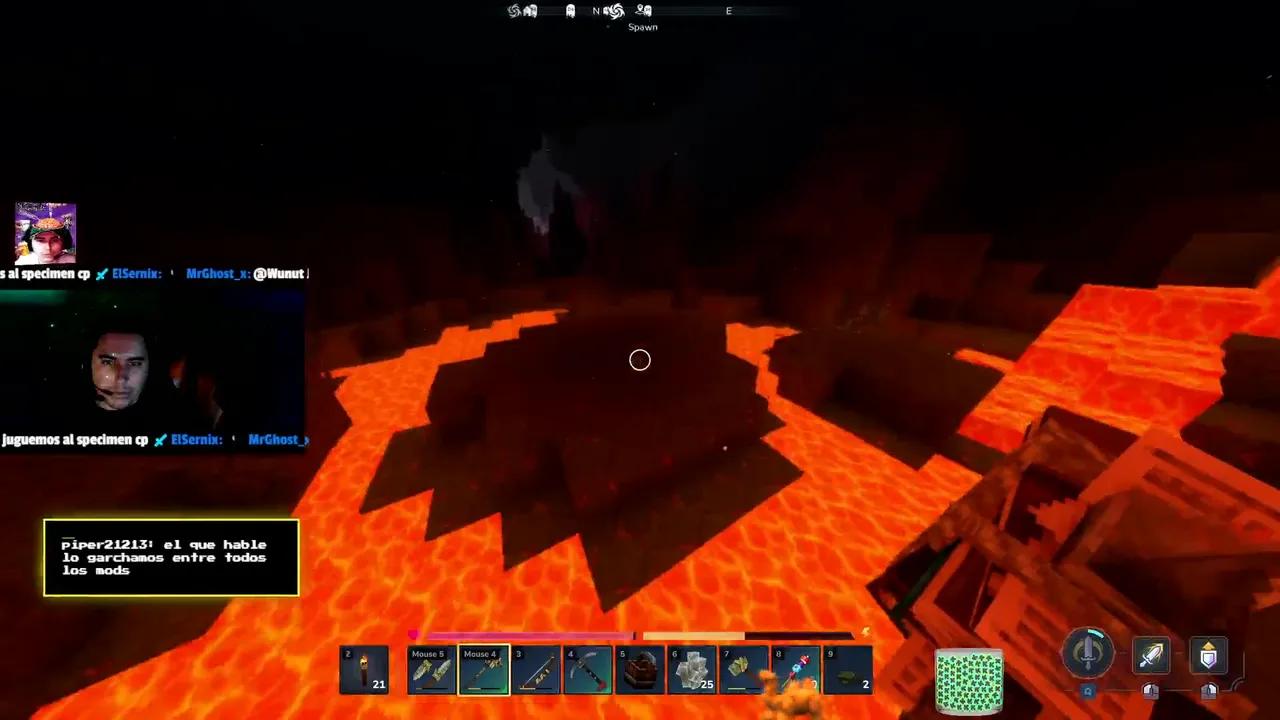Activate the shield boost skill

coord(1208,654)
